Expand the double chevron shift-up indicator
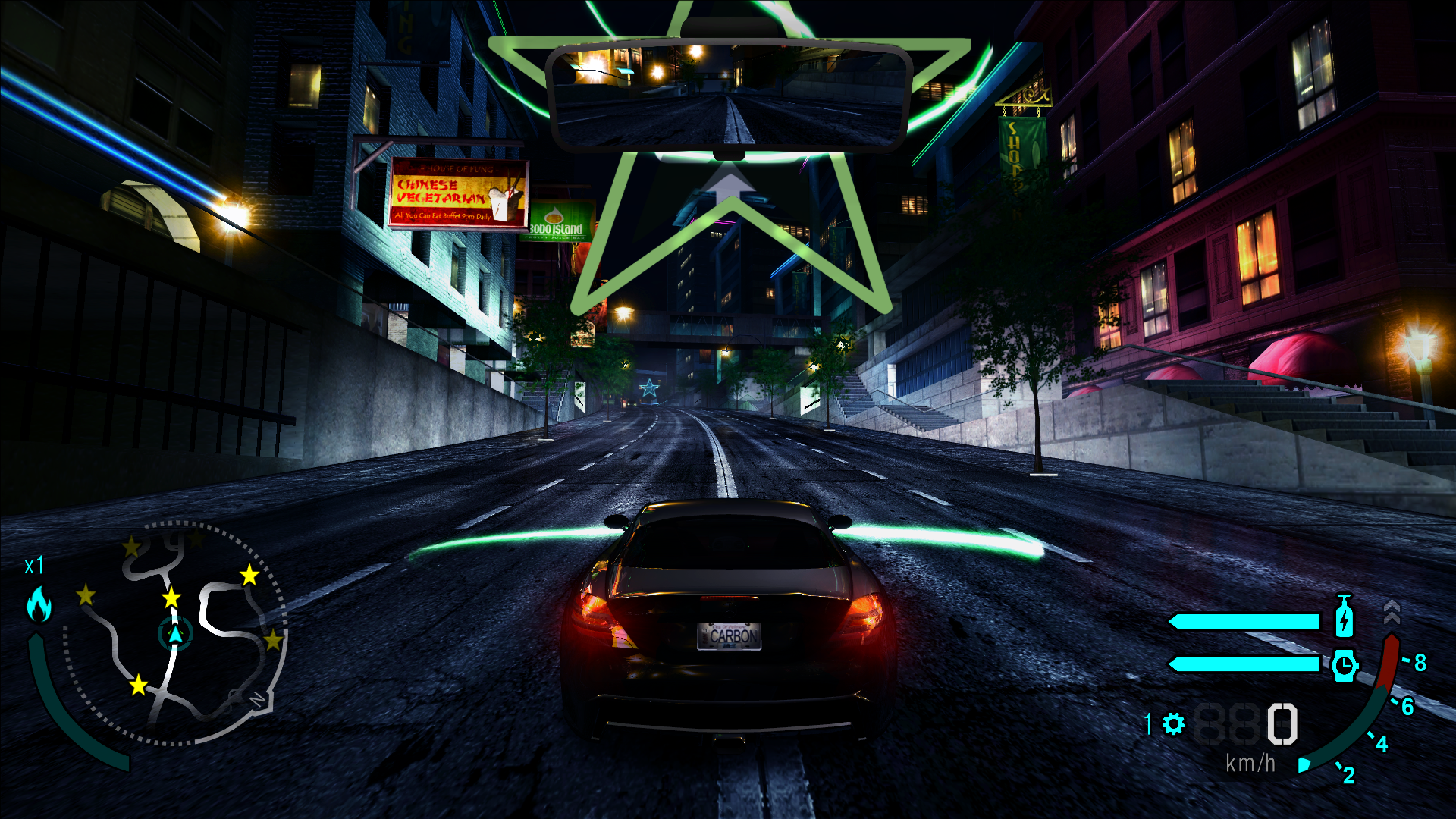 [1392, 610]
